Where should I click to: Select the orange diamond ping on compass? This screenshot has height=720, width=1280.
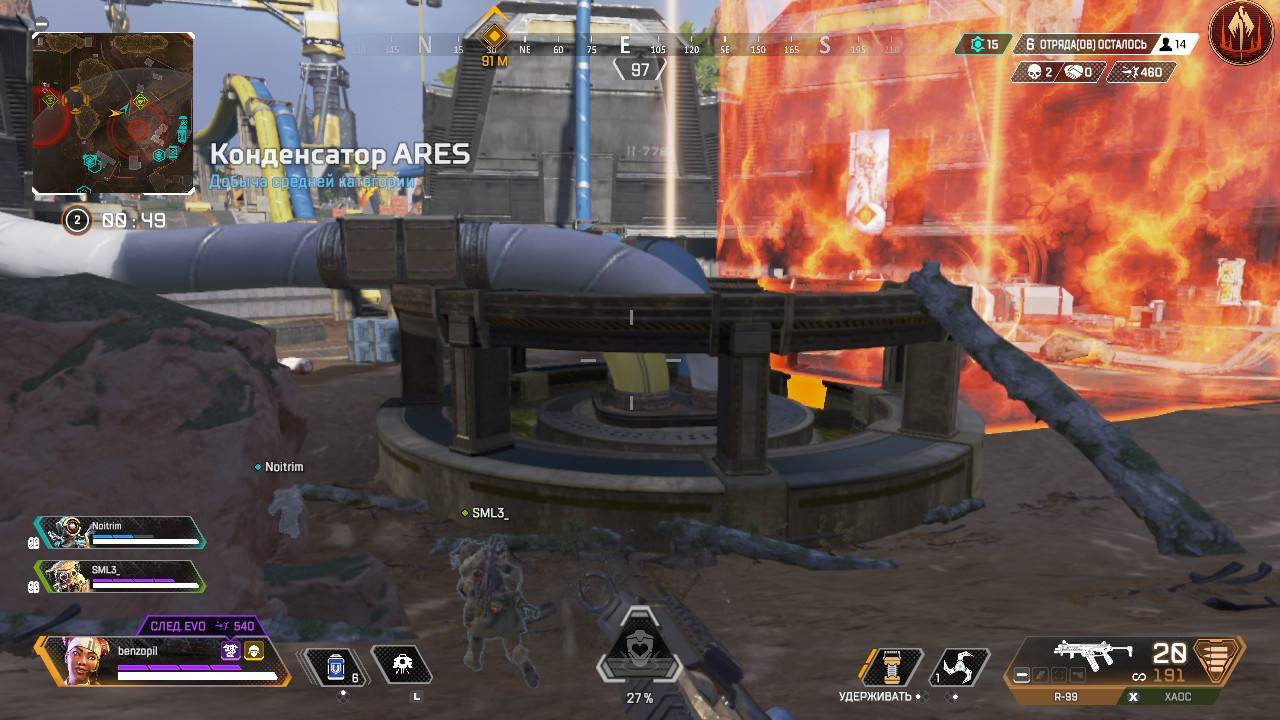click(x=493, y=37)
